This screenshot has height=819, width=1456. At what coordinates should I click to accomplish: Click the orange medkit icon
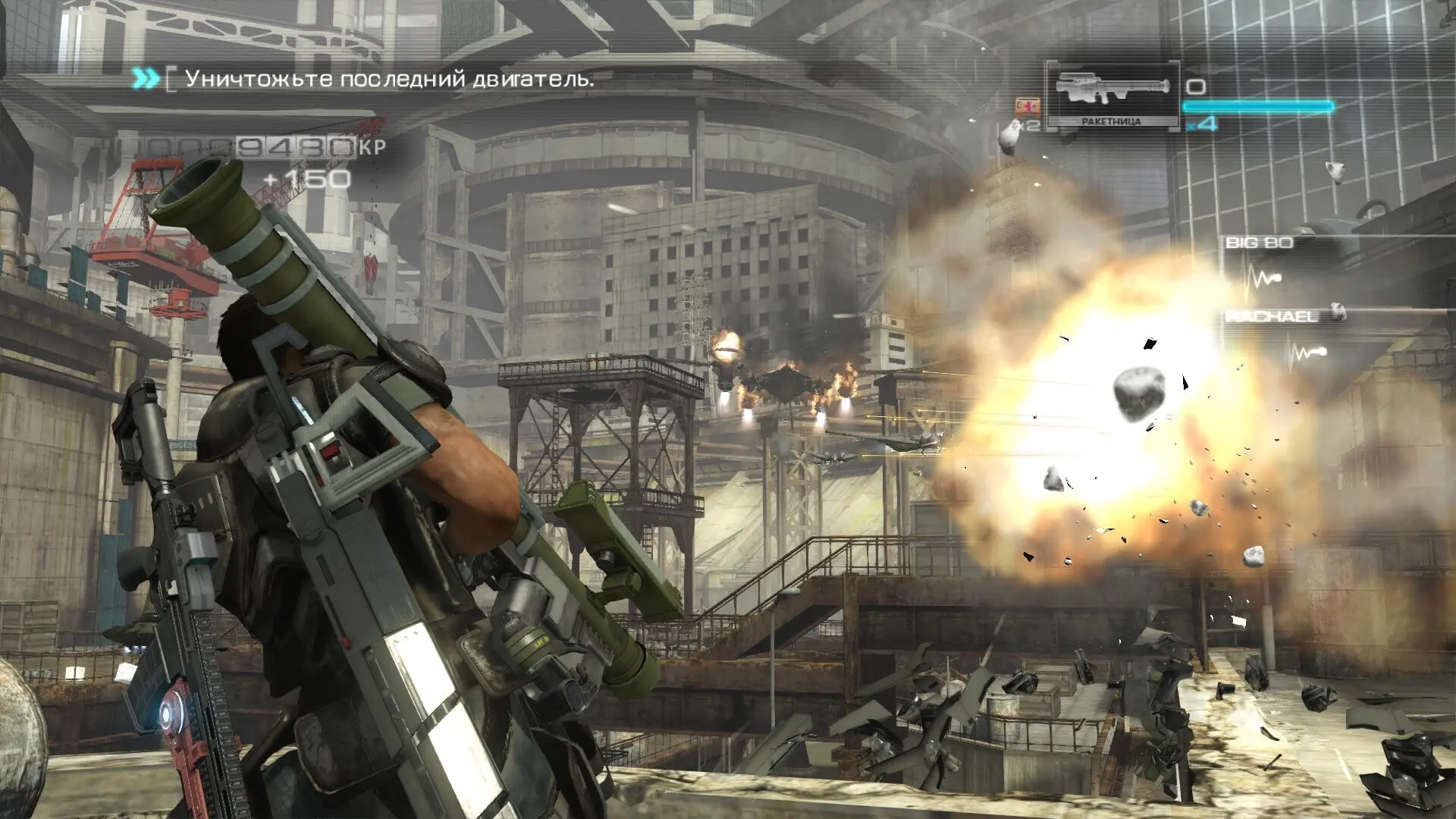[x=1028, y=106]
